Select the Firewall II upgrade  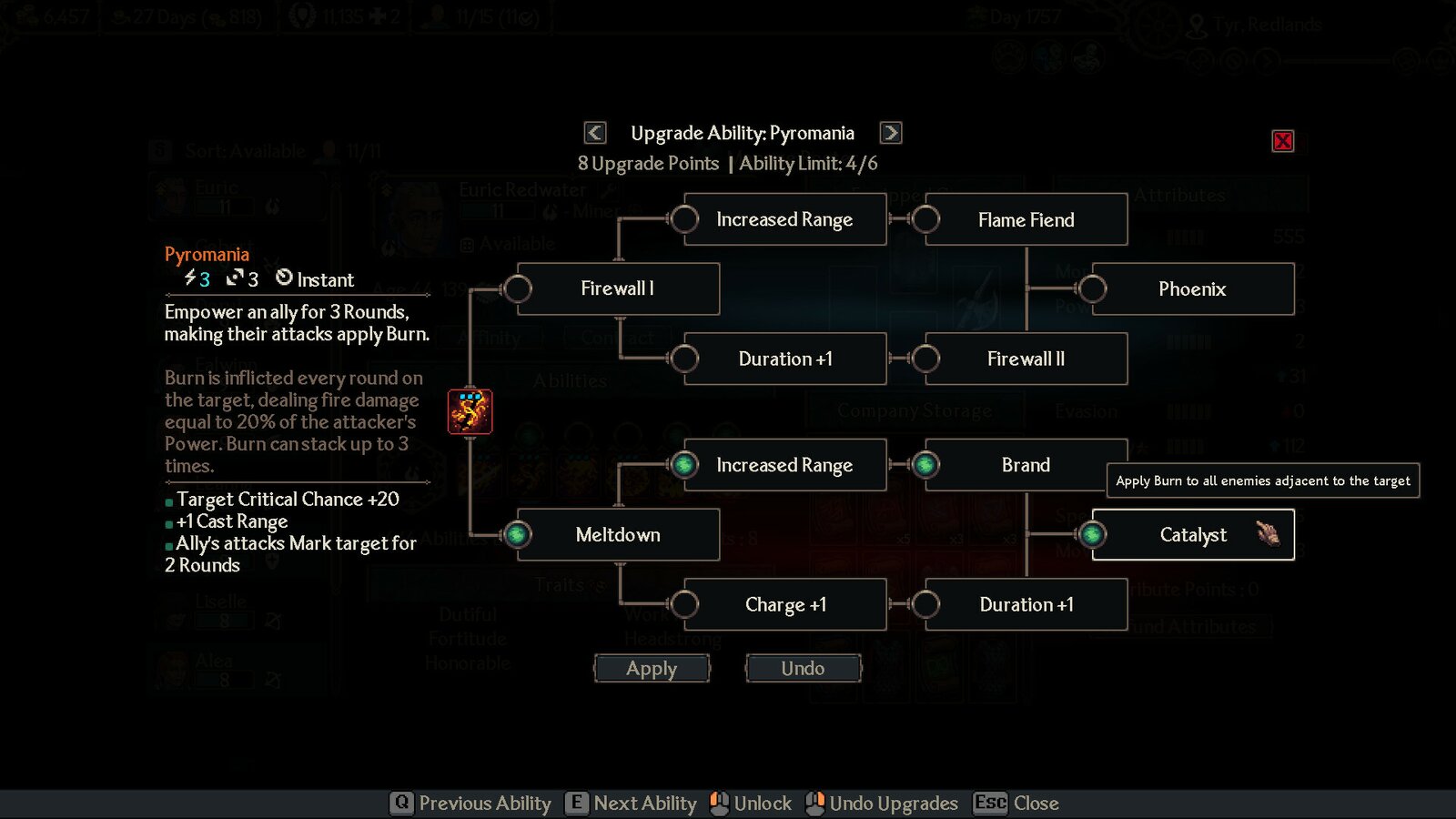tap(1026, 359)
